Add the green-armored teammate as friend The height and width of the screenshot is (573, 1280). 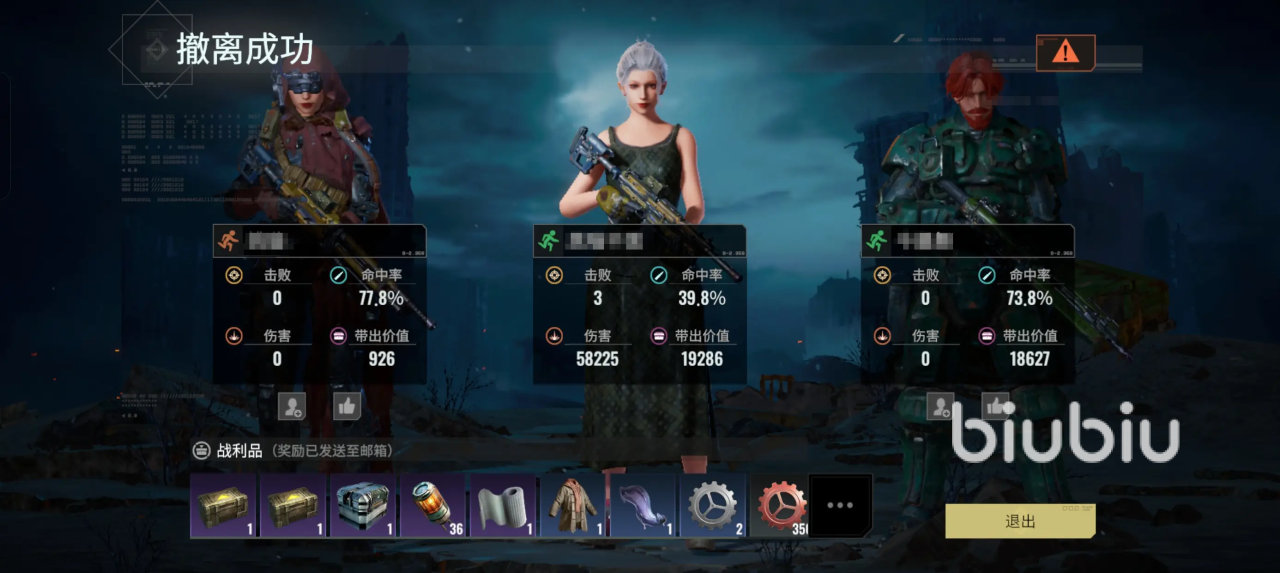coord(940,405)
